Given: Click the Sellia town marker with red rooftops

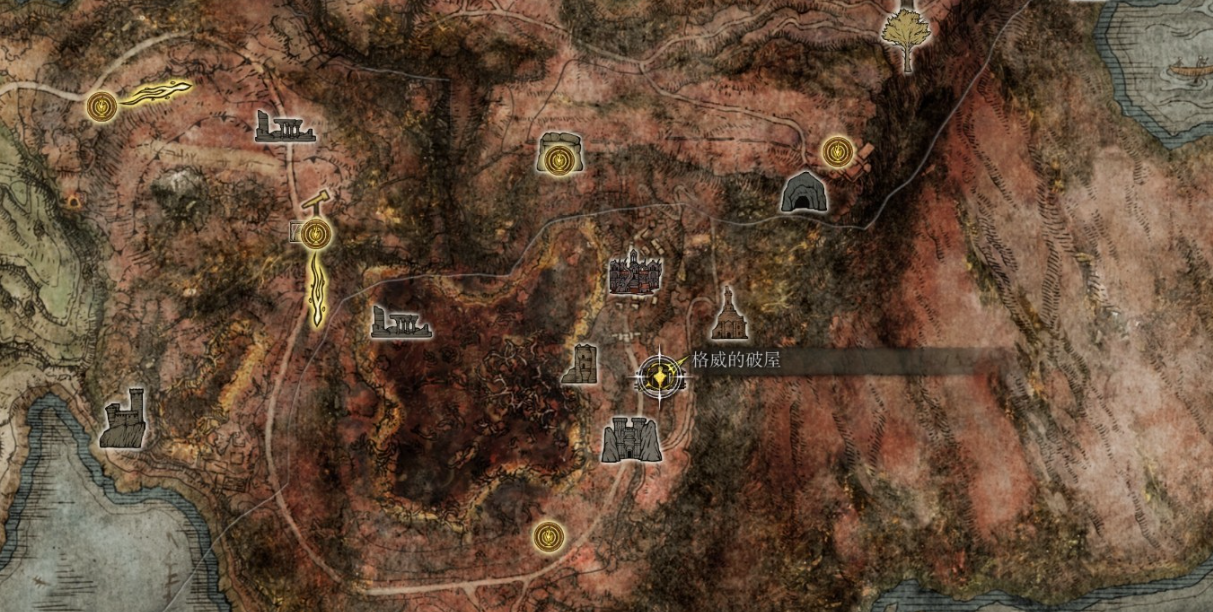Looking at the screenshot, I should (635, 272).
